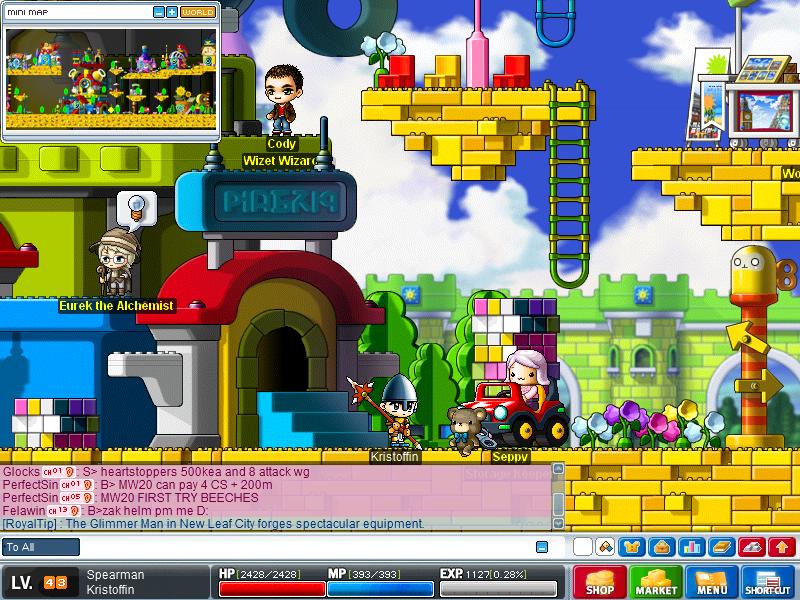
Task: Click the minimap's plus button
Action: [172, 12]
